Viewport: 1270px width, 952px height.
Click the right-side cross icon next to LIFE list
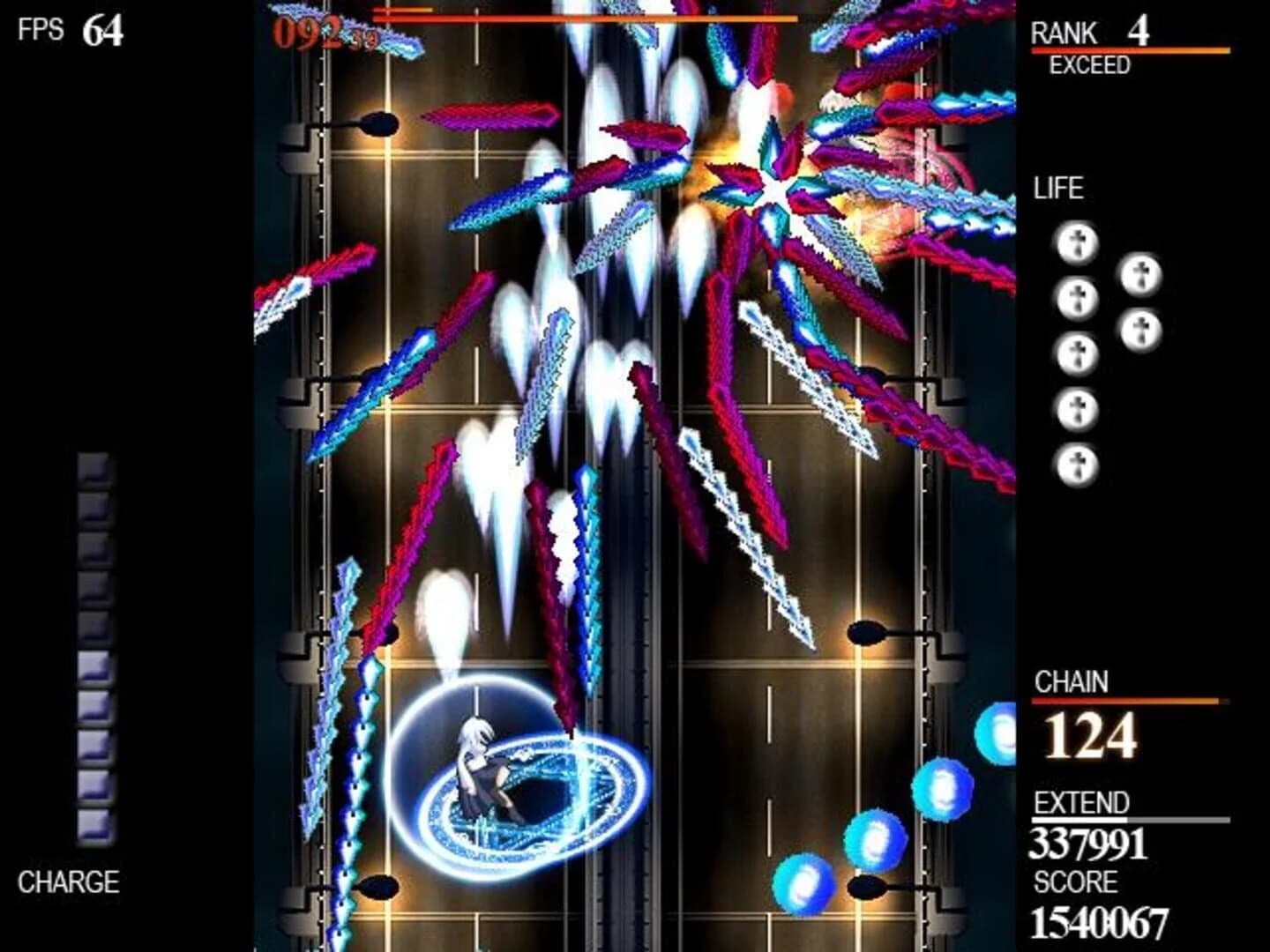pyautogui.click(x=1140, y=273)
